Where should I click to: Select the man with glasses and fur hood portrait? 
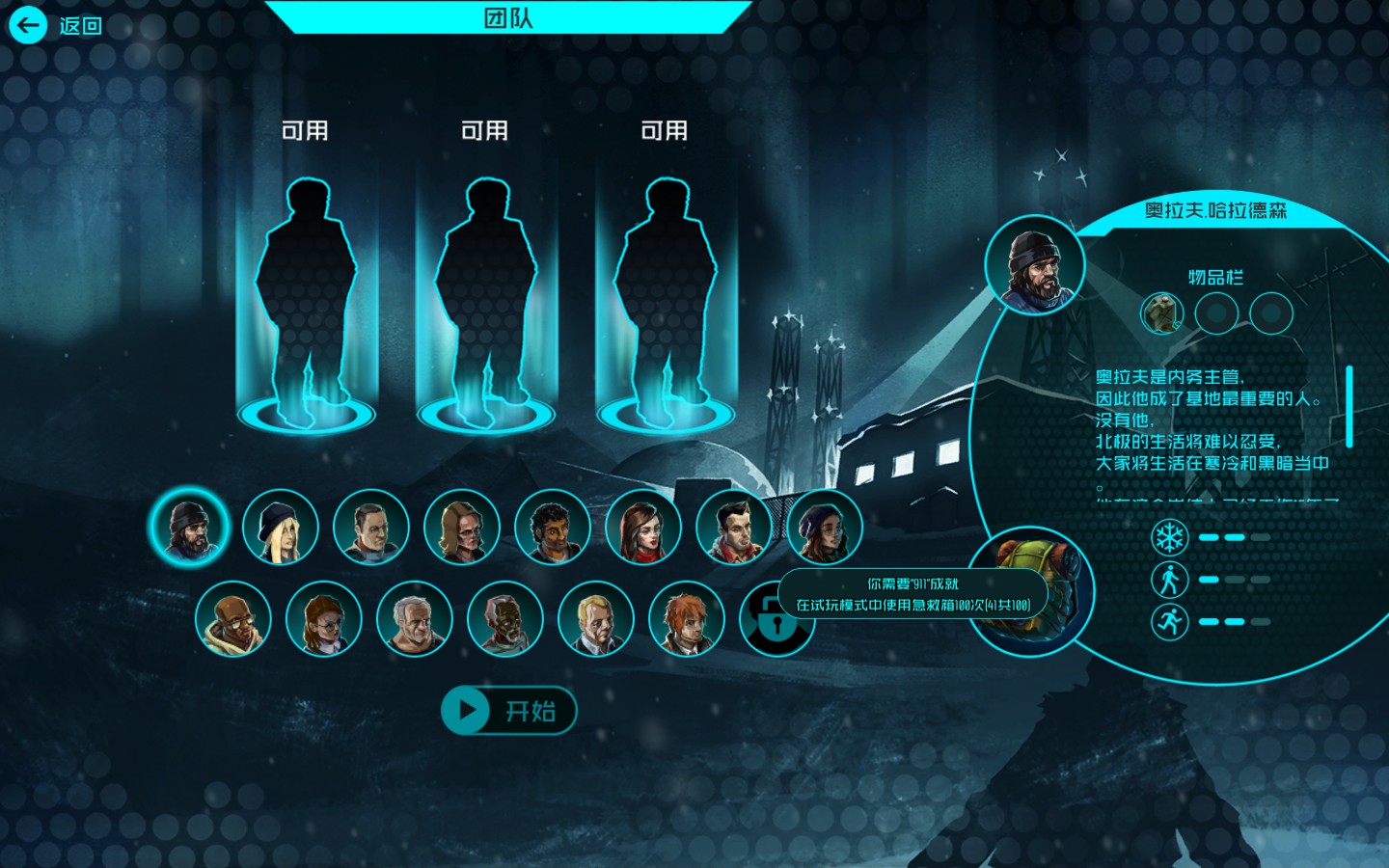point(233,618)
